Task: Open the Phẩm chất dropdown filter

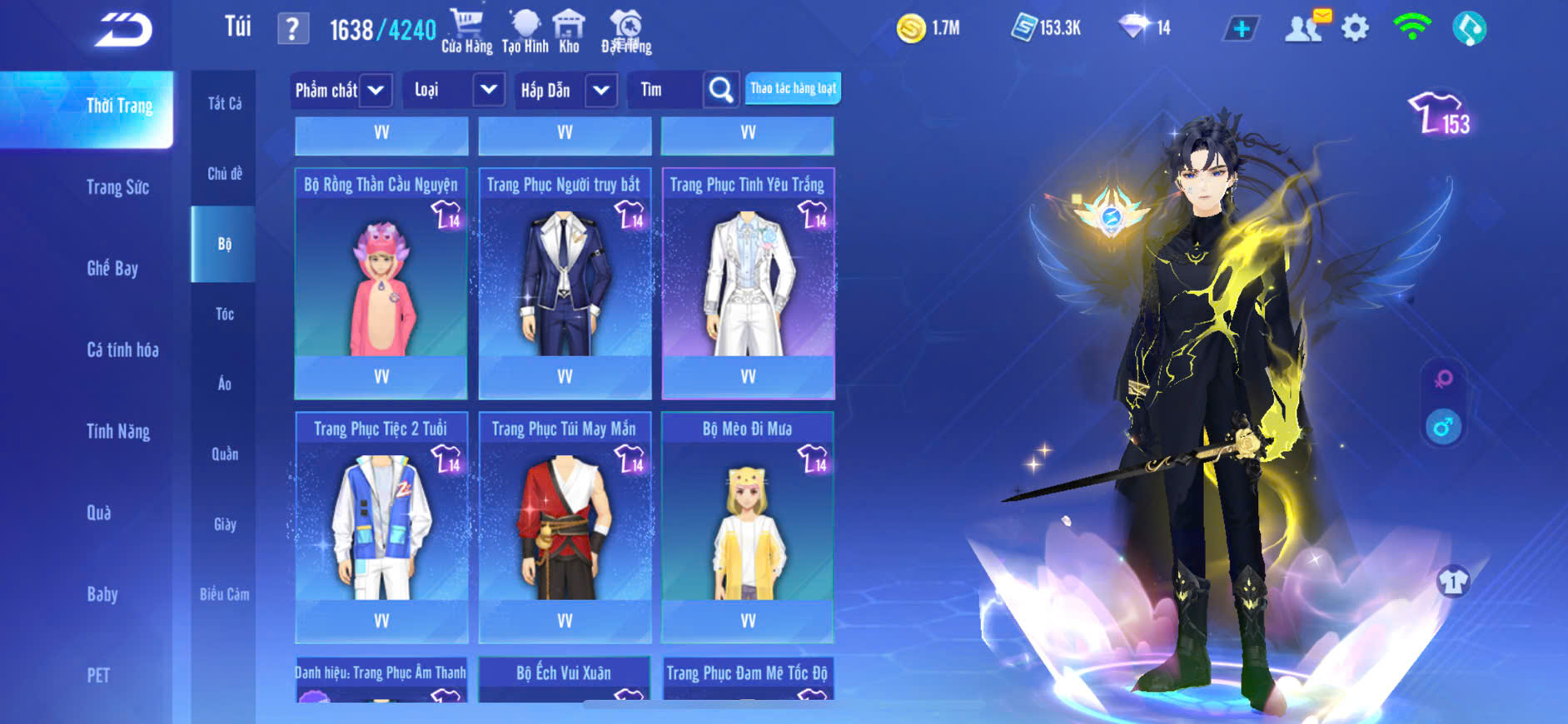Action: [341, 90]
